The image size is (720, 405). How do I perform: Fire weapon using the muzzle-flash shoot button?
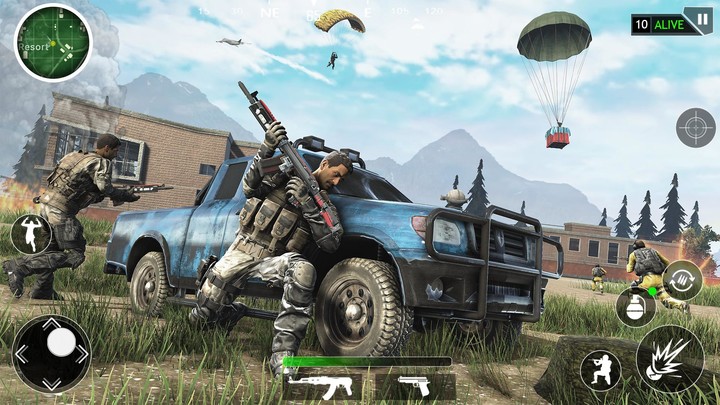(x=669, y=359)
